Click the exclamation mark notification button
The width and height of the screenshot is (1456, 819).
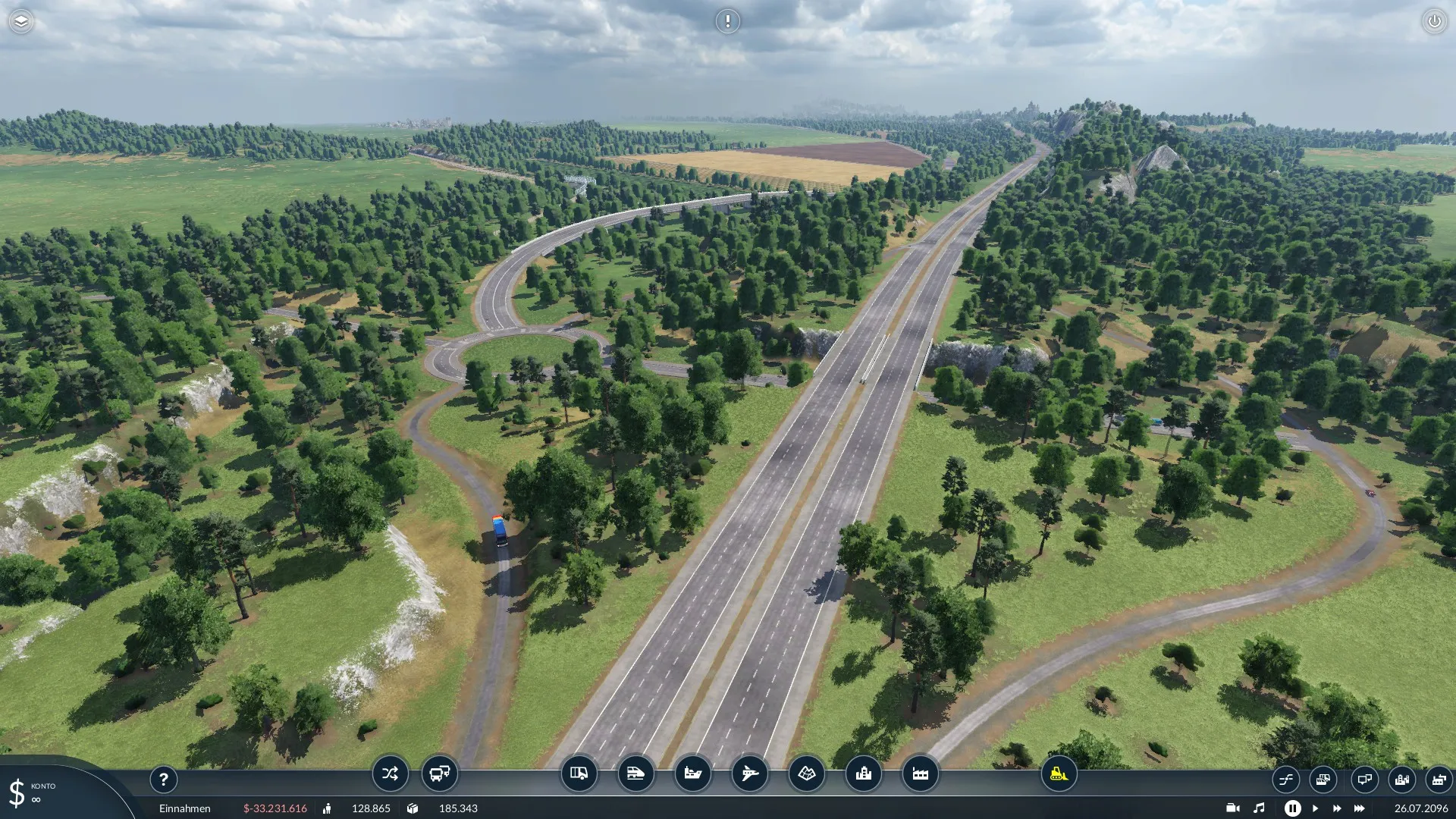[727, 21]
